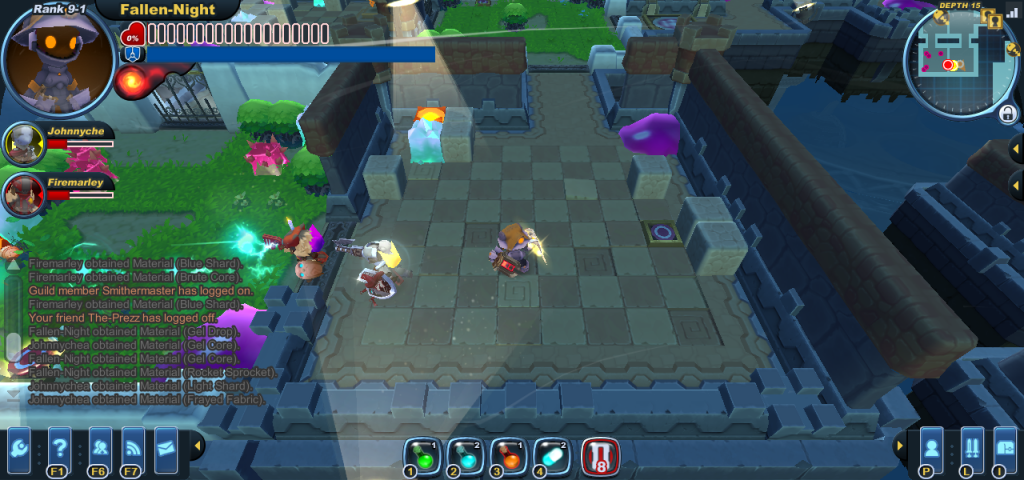
Task: Open the mail envelope icon
Action: coord(166,442)
